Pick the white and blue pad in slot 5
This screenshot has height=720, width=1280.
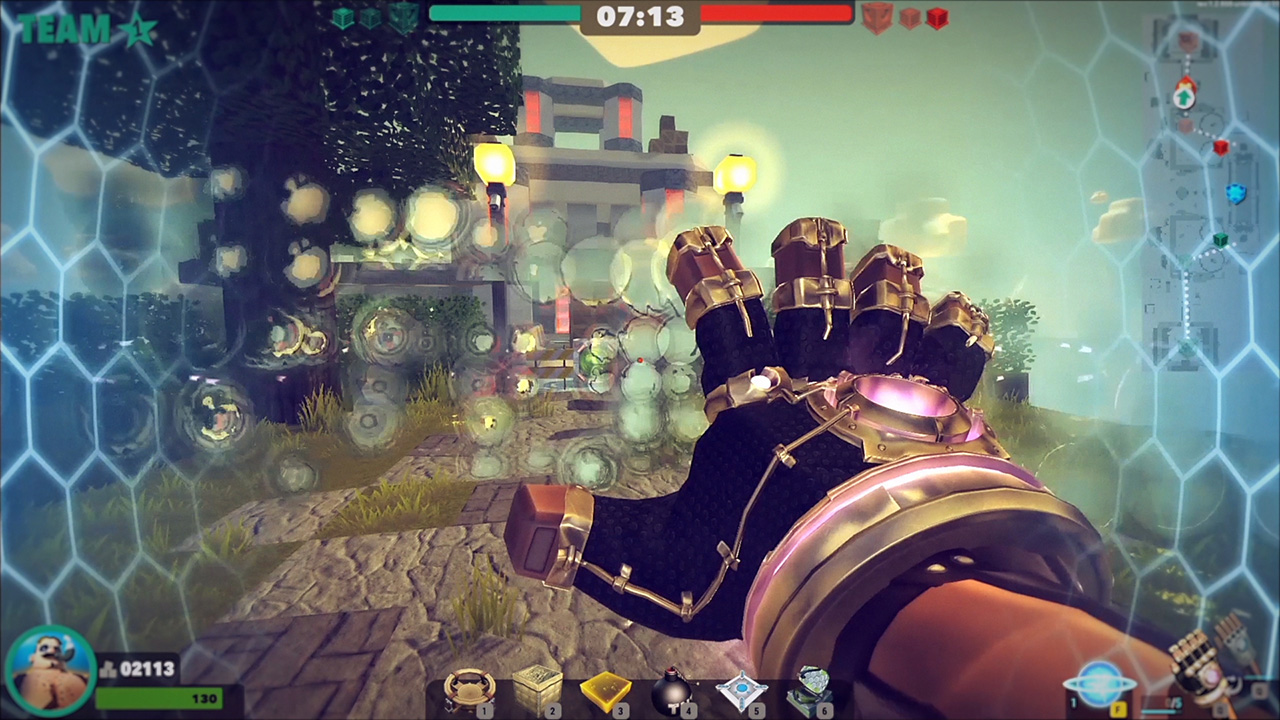coord(741,692)
